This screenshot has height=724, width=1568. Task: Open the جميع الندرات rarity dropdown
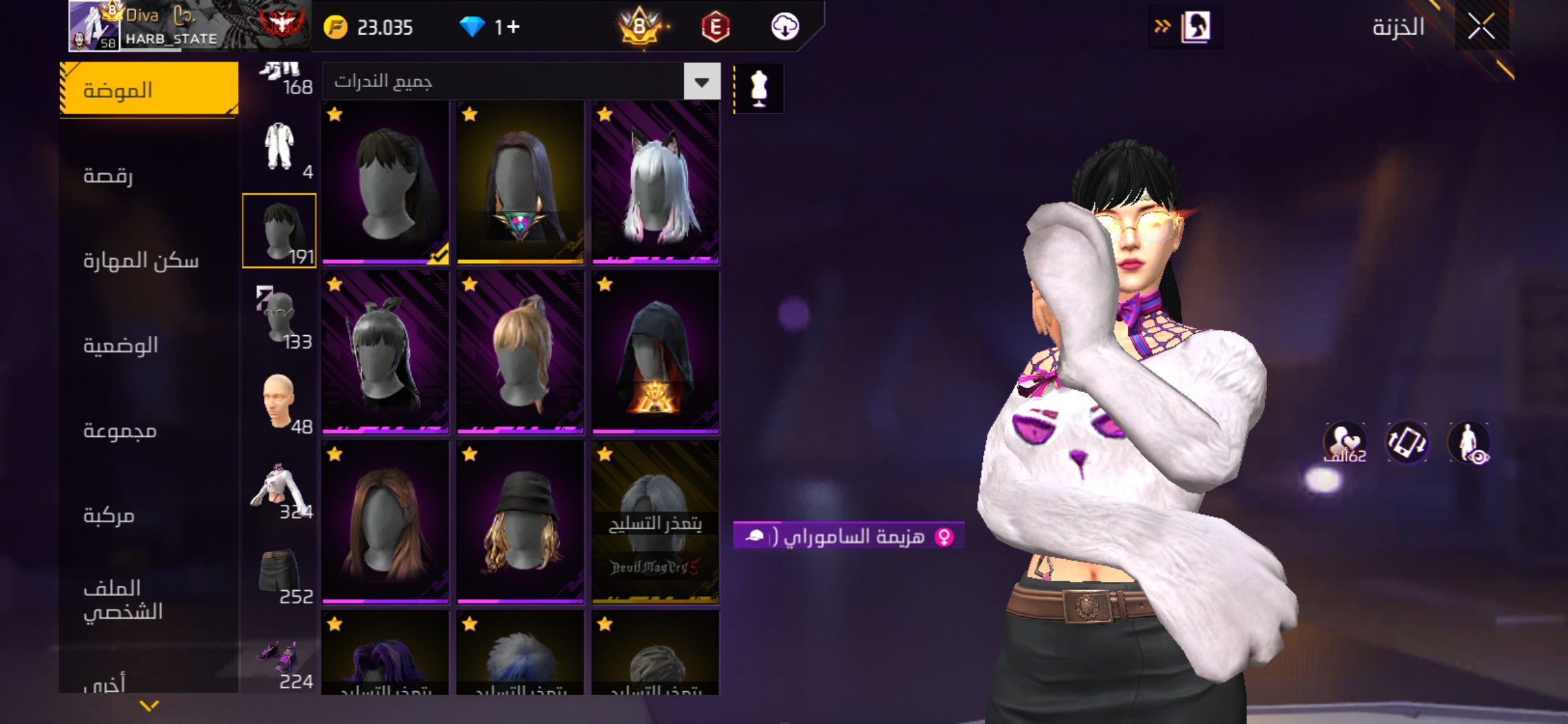click(702, 82)
